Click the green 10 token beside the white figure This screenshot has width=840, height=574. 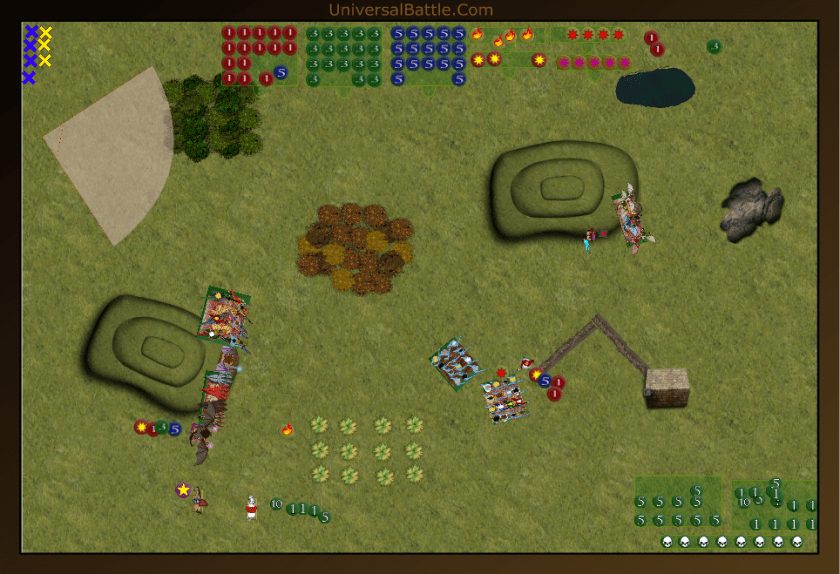(276, 505)
